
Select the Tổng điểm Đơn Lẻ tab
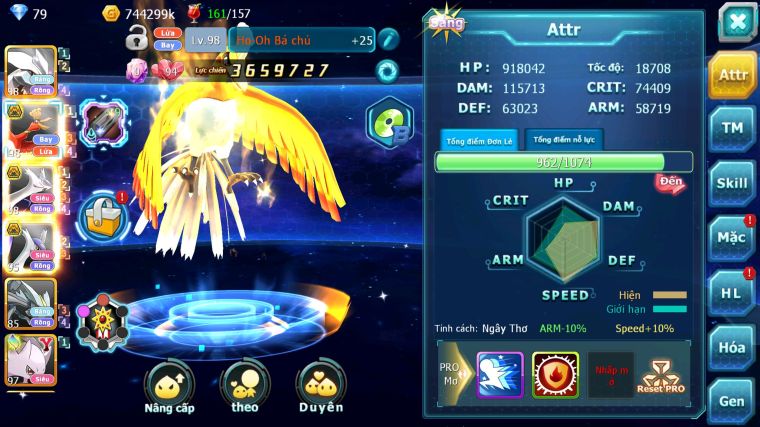point(480,139)
